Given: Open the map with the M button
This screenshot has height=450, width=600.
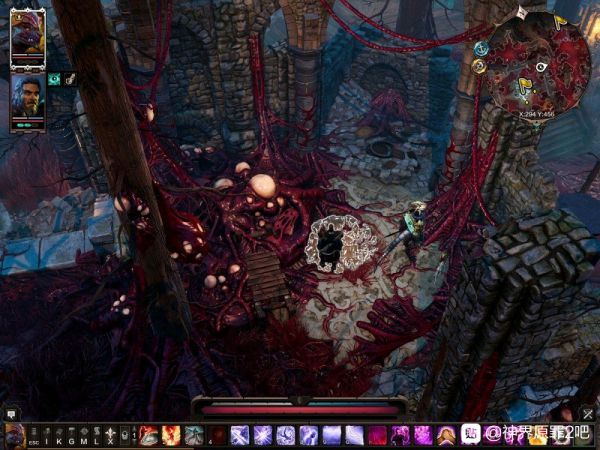Looking at the screenshot, I should click(x=83, y=435).
